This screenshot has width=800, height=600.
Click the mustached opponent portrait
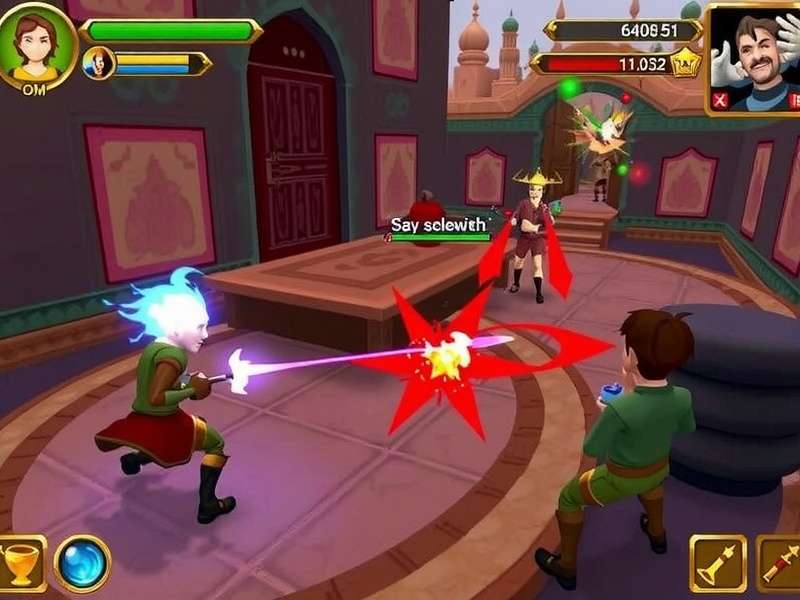click(x=756, y=53)
